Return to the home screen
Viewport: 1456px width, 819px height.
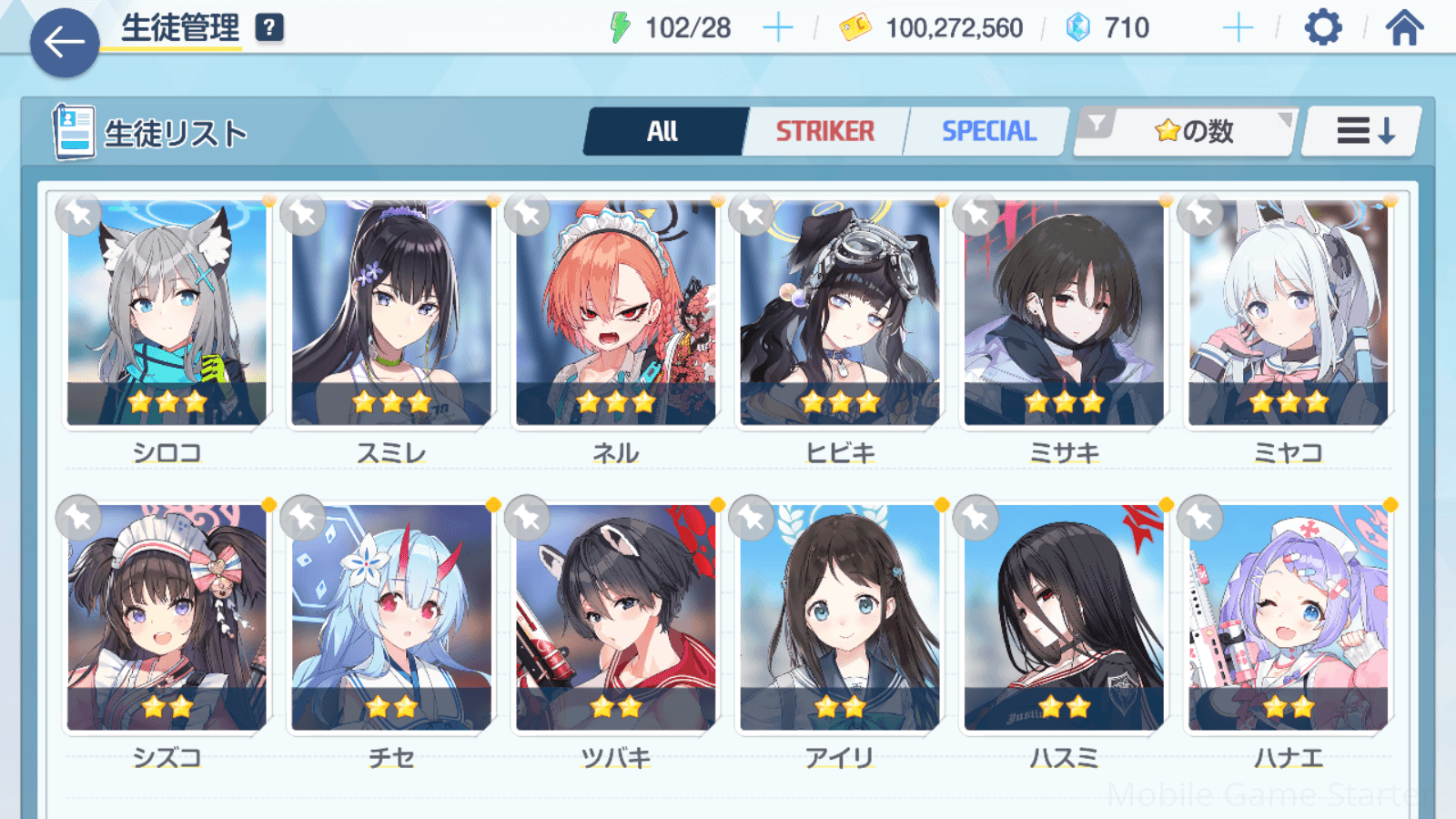(x=1404, y=28)
